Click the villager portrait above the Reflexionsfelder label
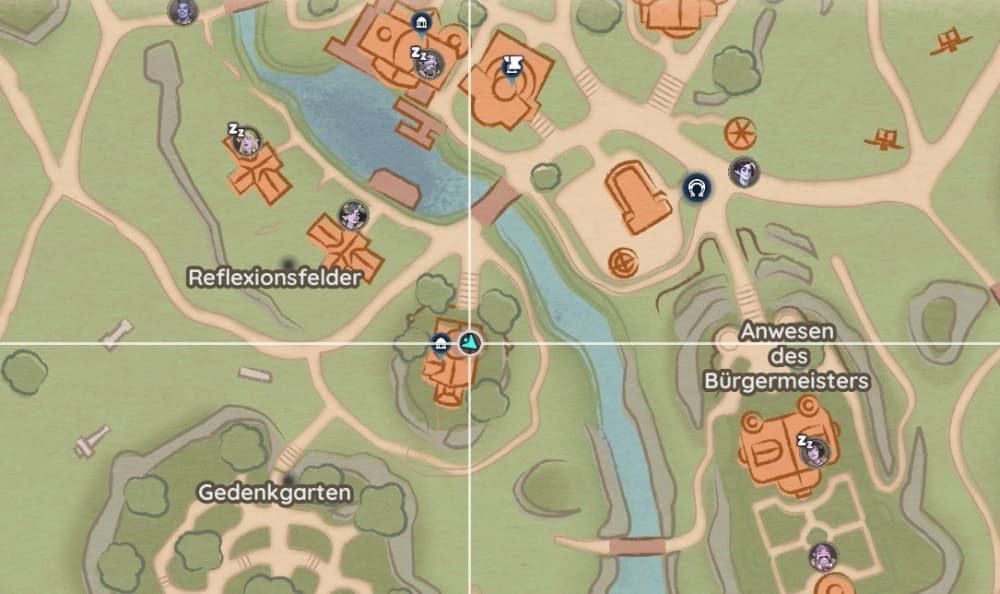1000x594 pixels. (x=352, y=214)
